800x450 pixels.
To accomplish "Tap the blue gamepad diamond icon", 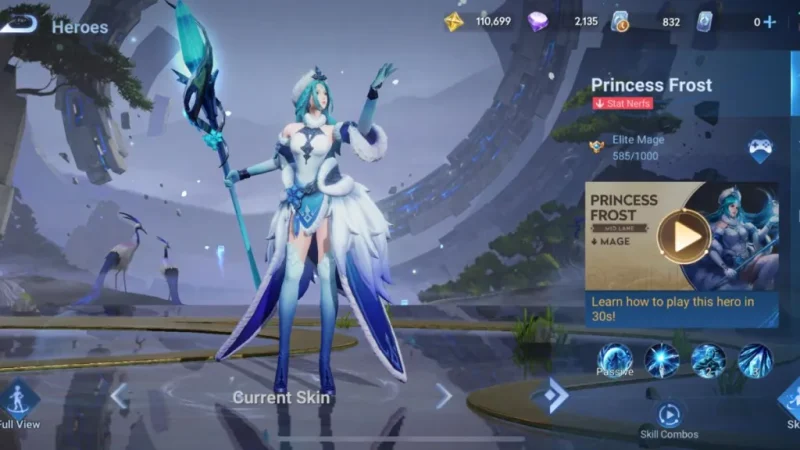I will (x=759, y=149).
